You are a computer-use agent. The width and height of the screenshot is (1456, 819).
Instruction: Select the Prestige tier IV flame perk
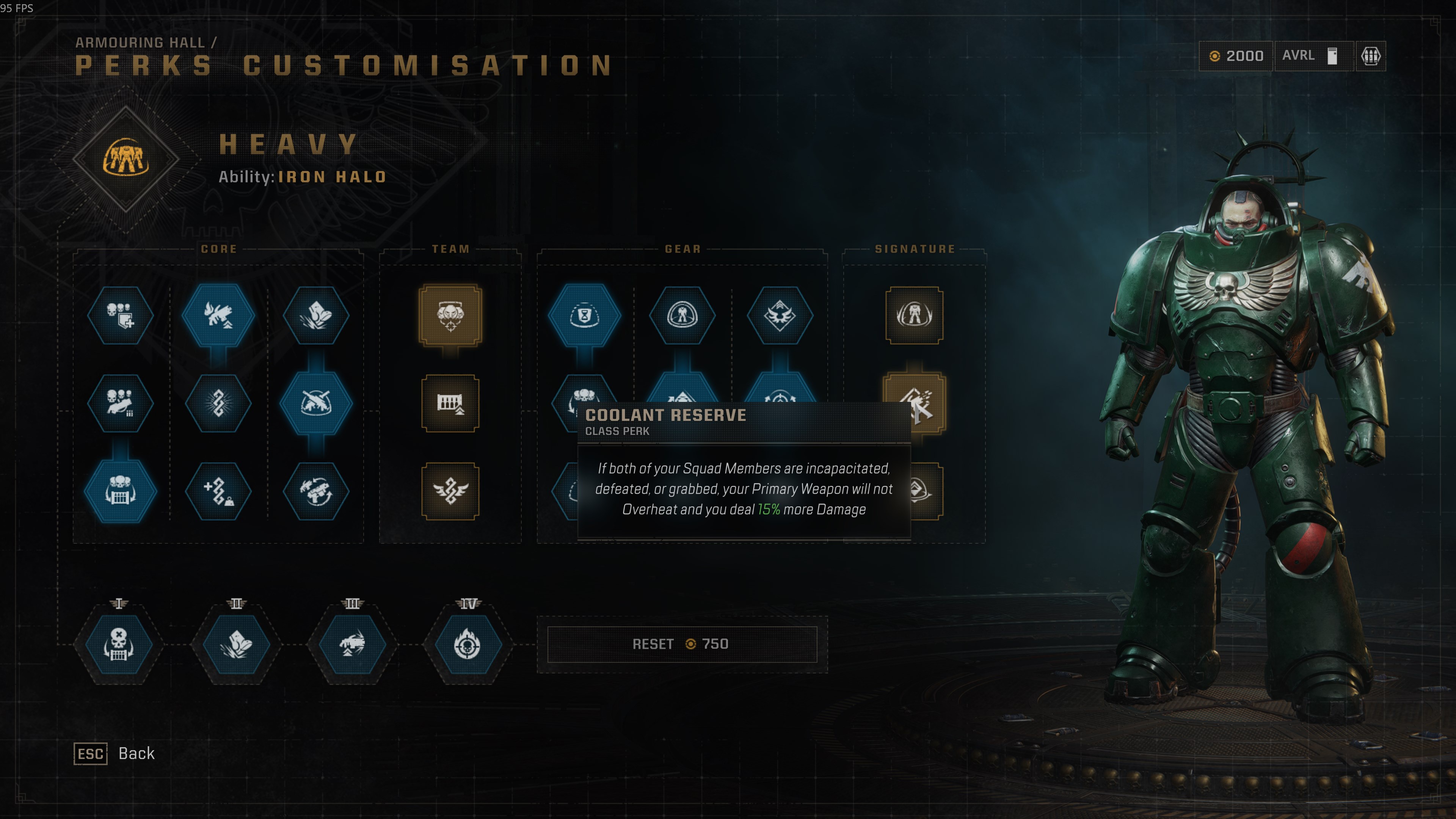(468, 644)
